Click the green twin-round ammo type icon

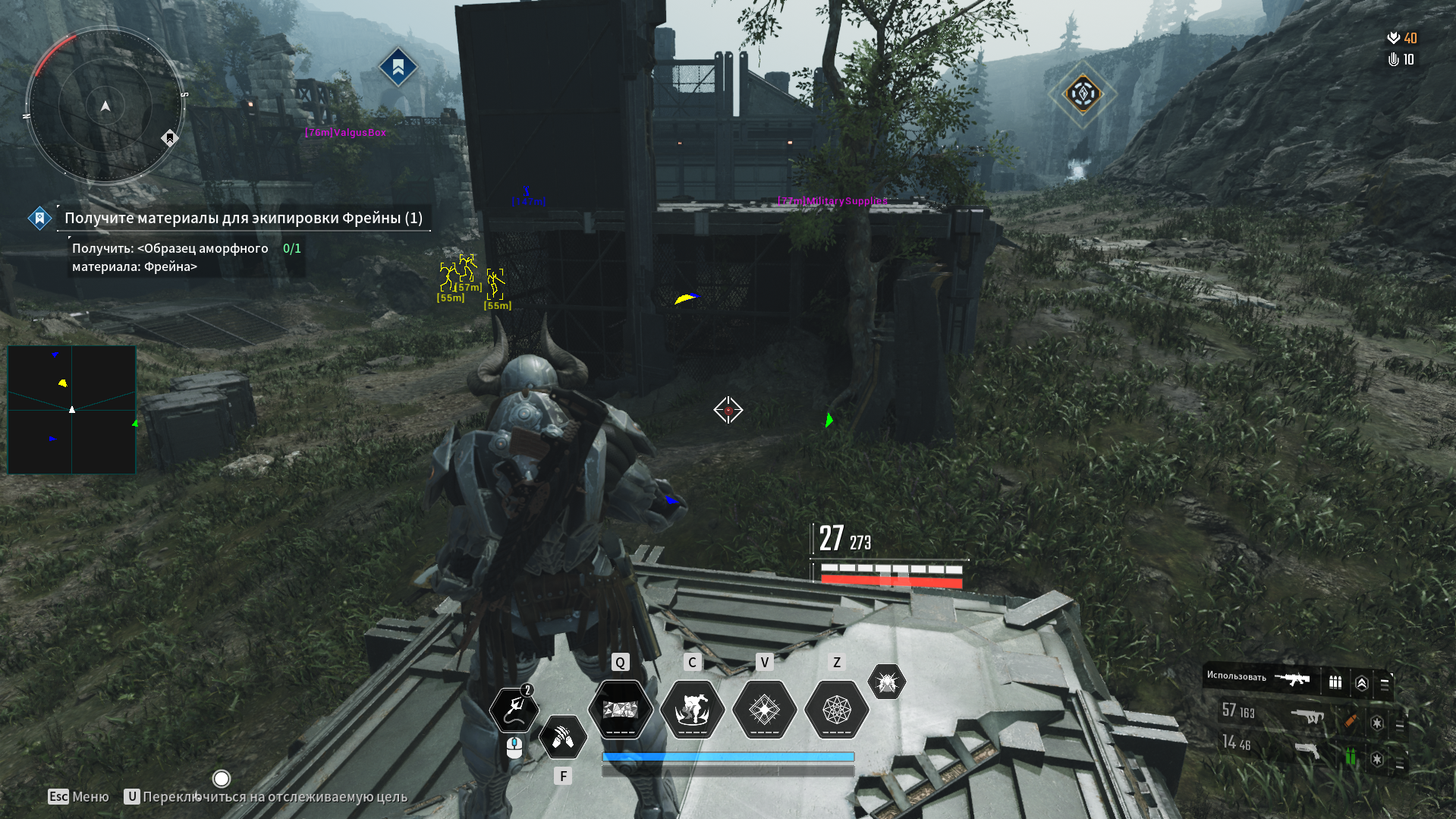coord(1351,756)
